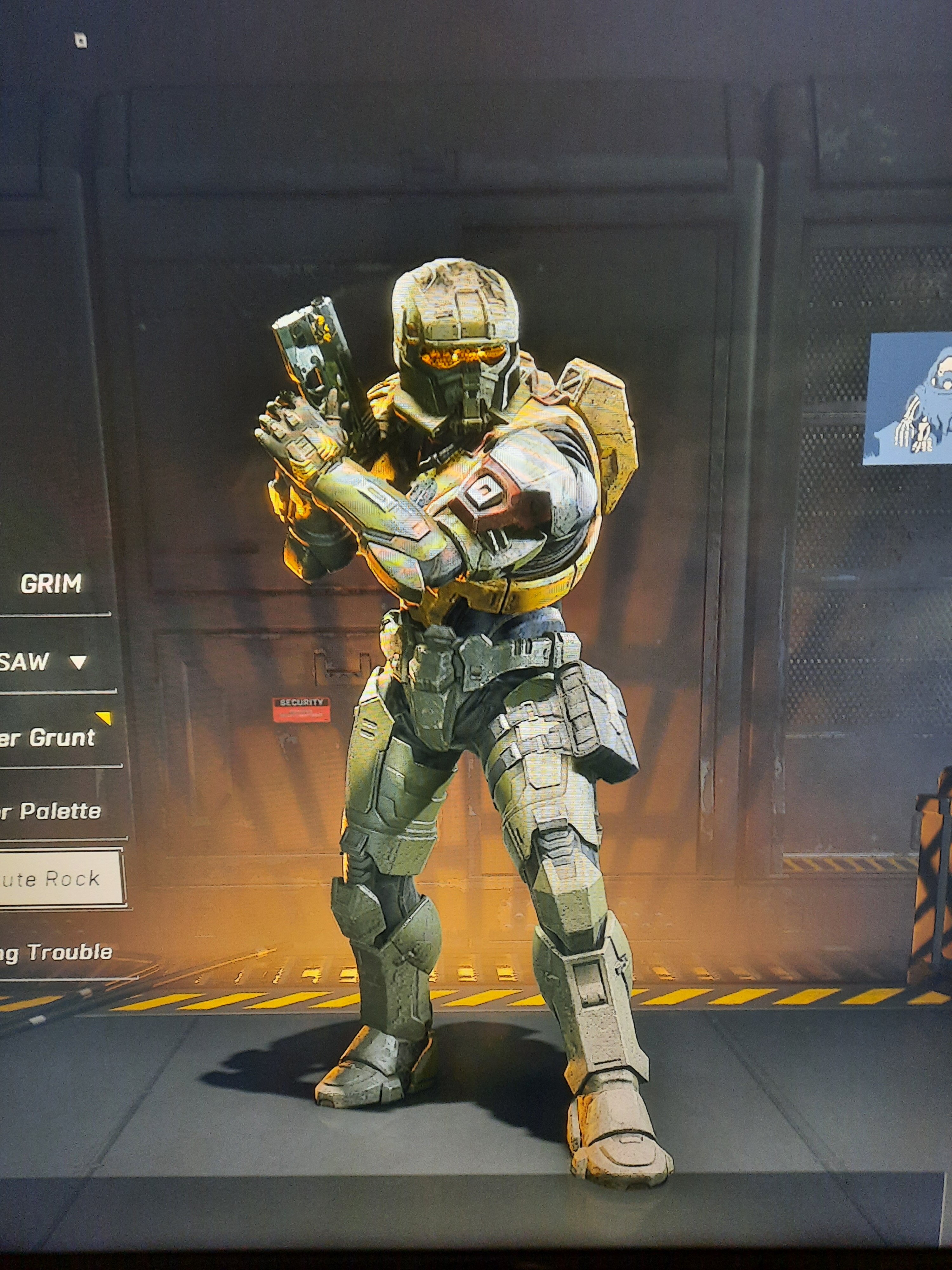Choose the entry ending in Grunt
952x1270 pixels.
coord(49,738)
